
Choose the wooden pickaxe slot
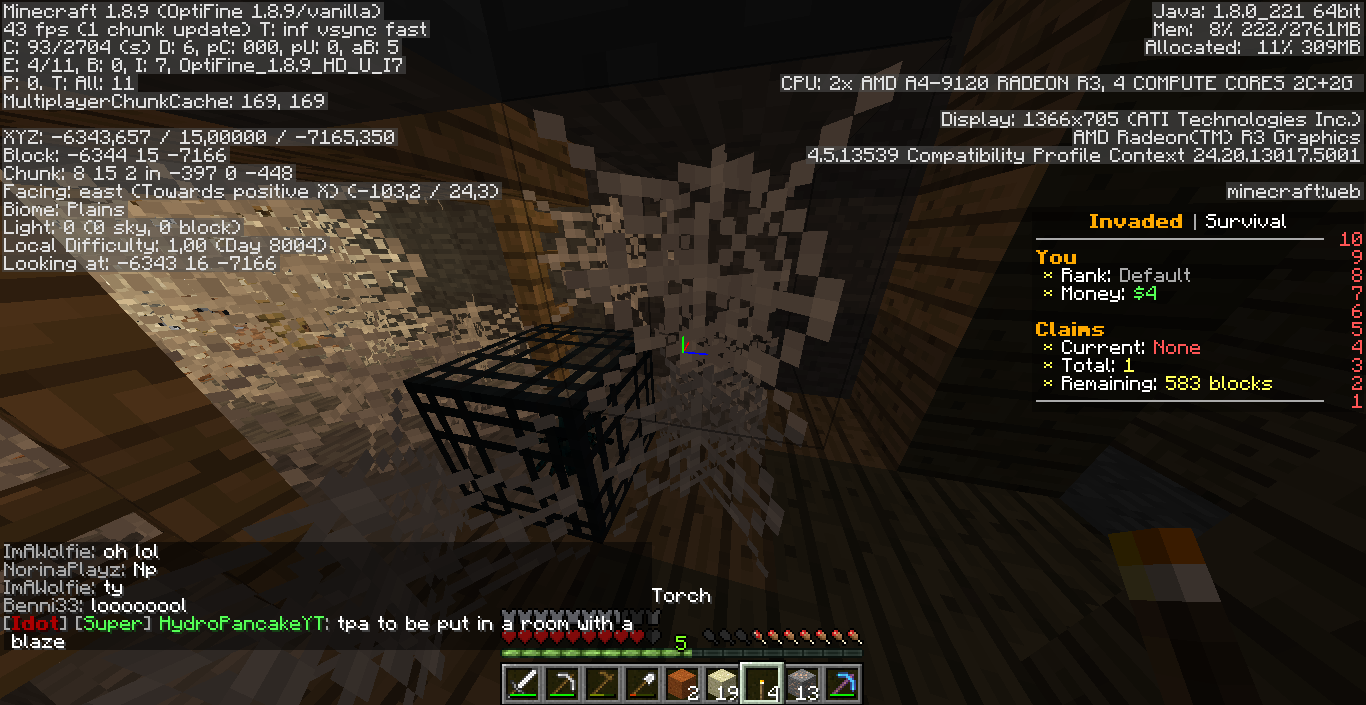tap(602, 684)
